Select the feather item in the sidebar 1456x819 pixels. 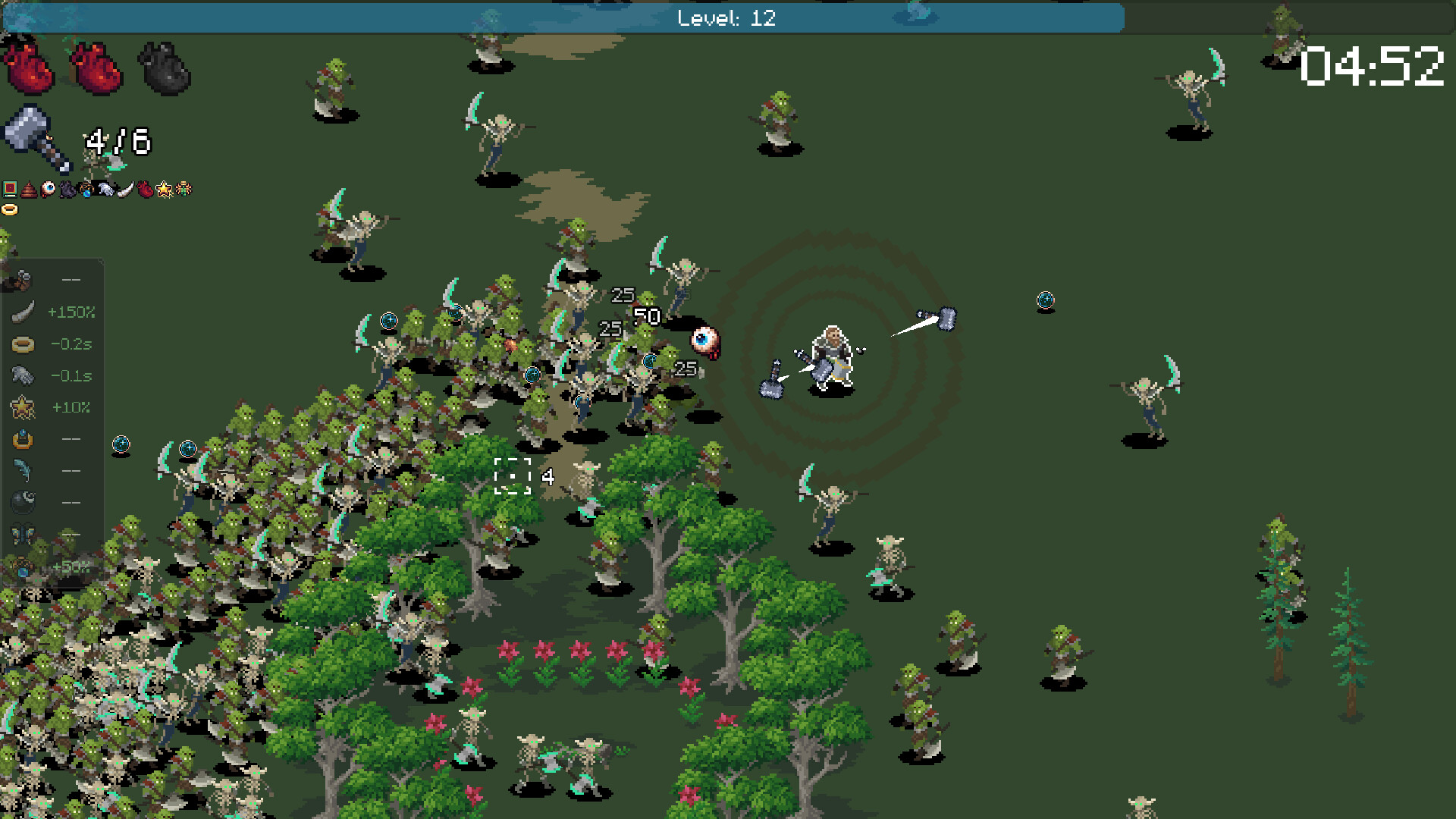coord(21,470)
